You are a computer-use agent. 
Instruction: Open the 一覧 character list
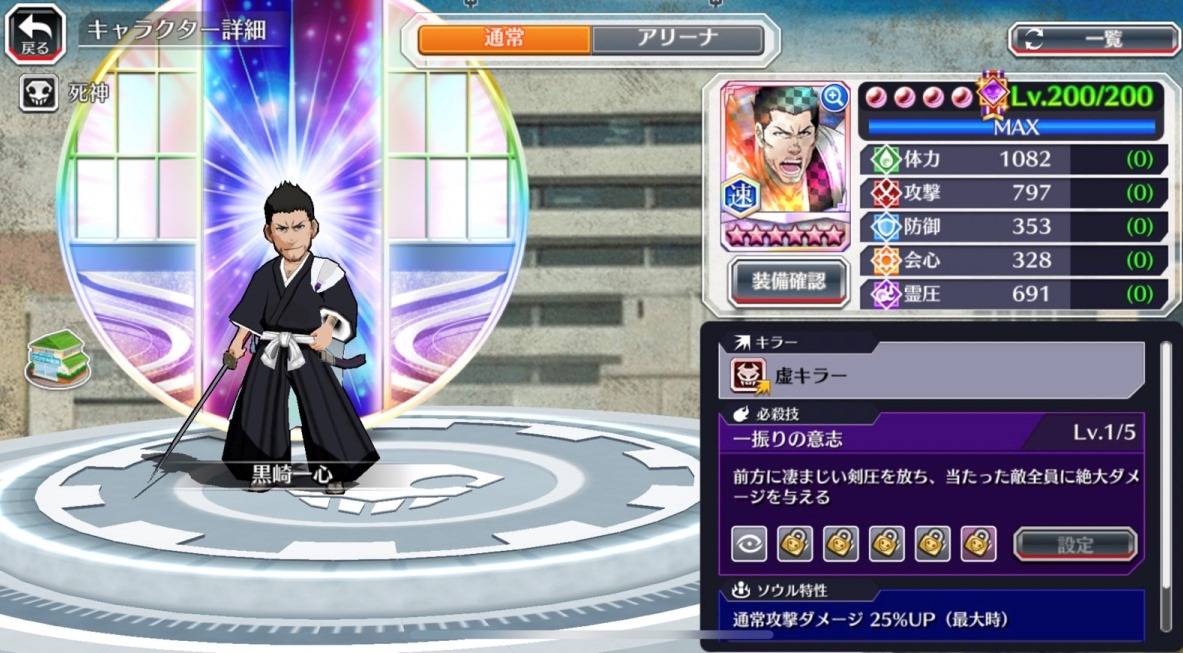[x=1094, y=39]
